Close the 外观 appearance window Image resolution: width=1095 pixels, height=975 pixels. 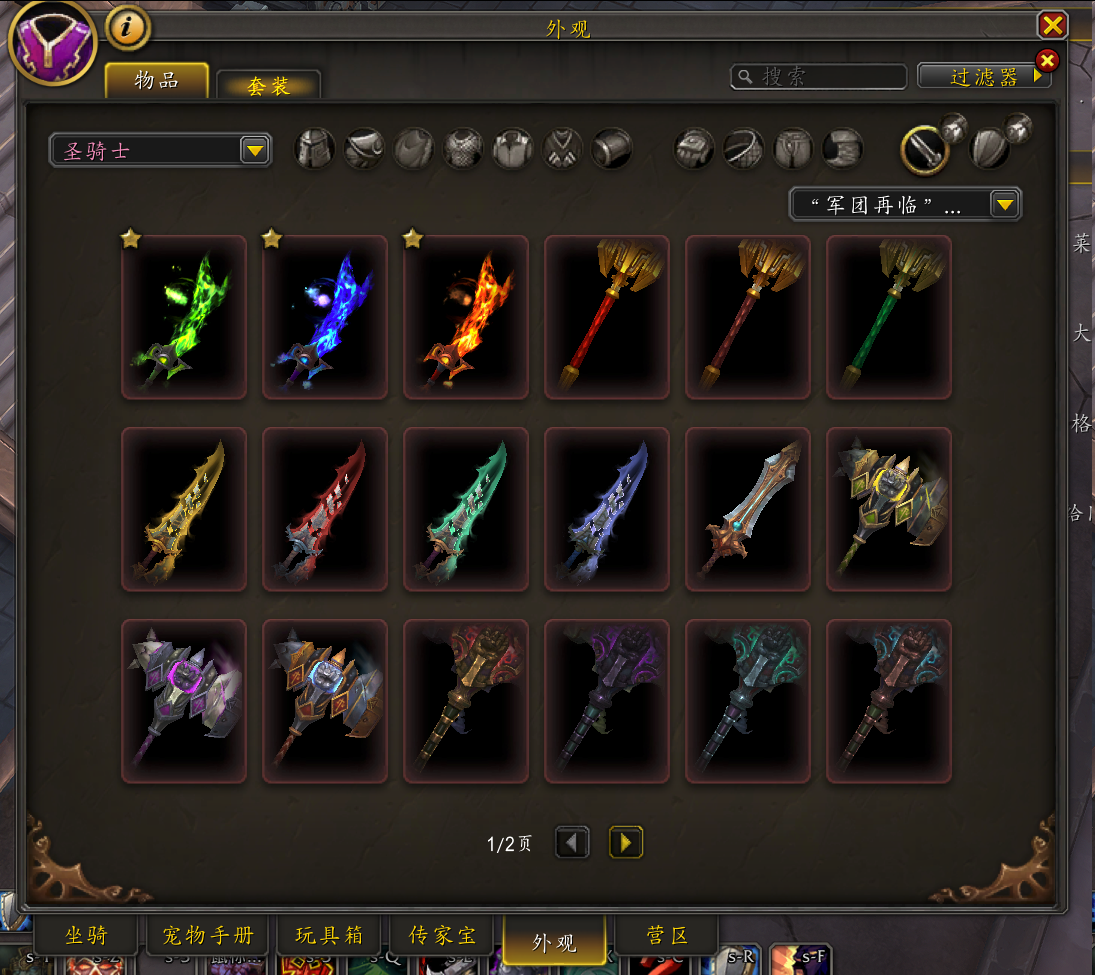1052,25
